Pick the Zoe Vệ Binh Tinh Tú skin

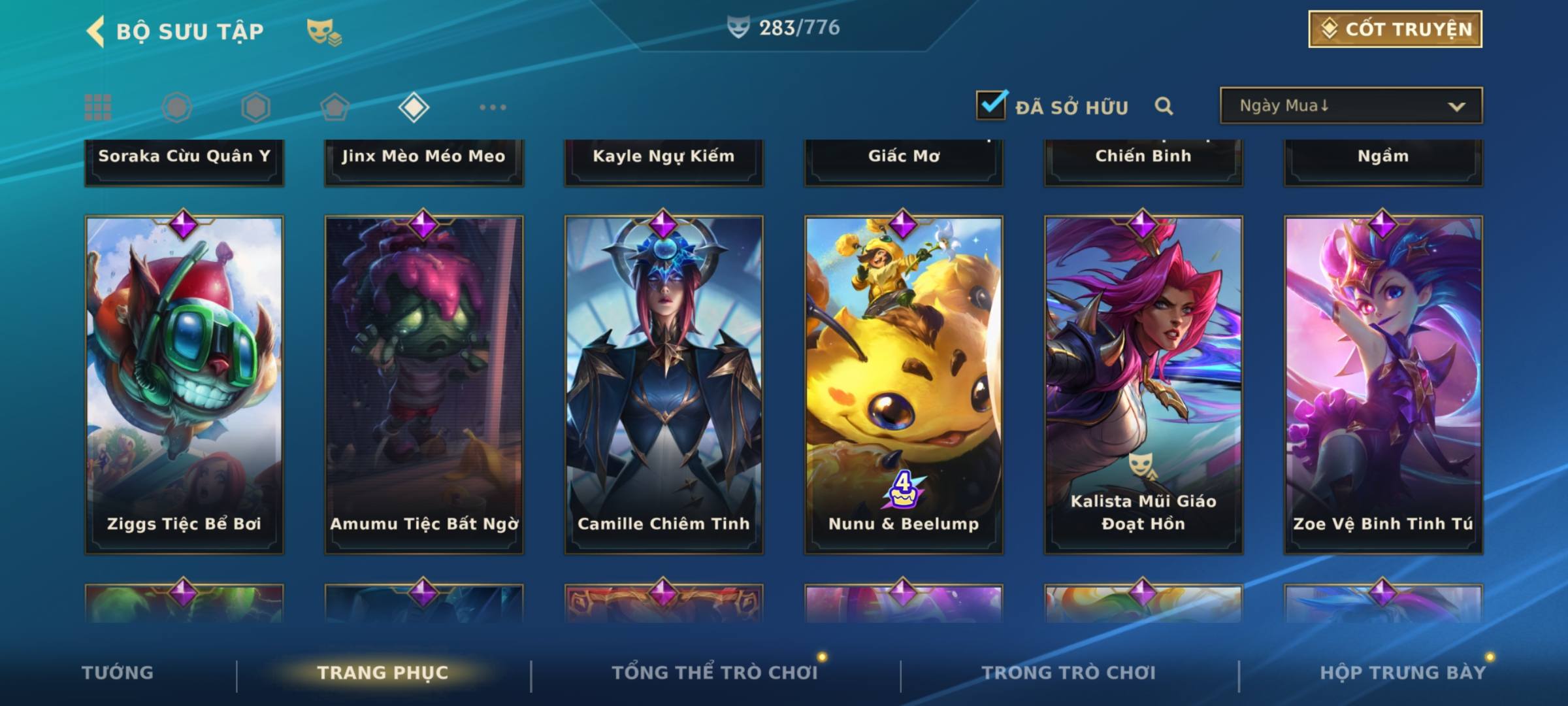click(x=1383, y=385)
